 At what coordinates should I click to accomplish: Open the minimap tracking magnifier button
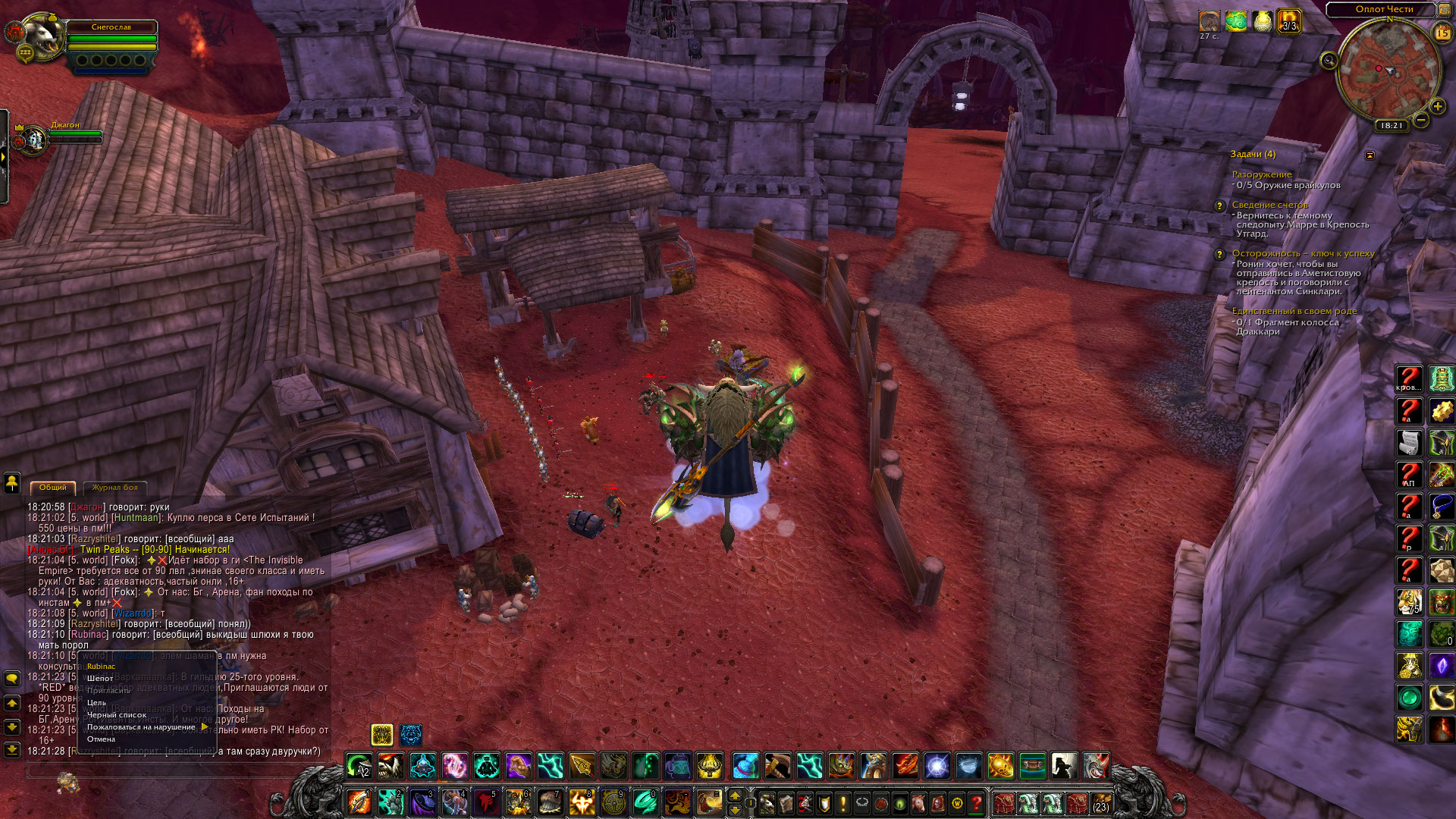pos(1329,61)
